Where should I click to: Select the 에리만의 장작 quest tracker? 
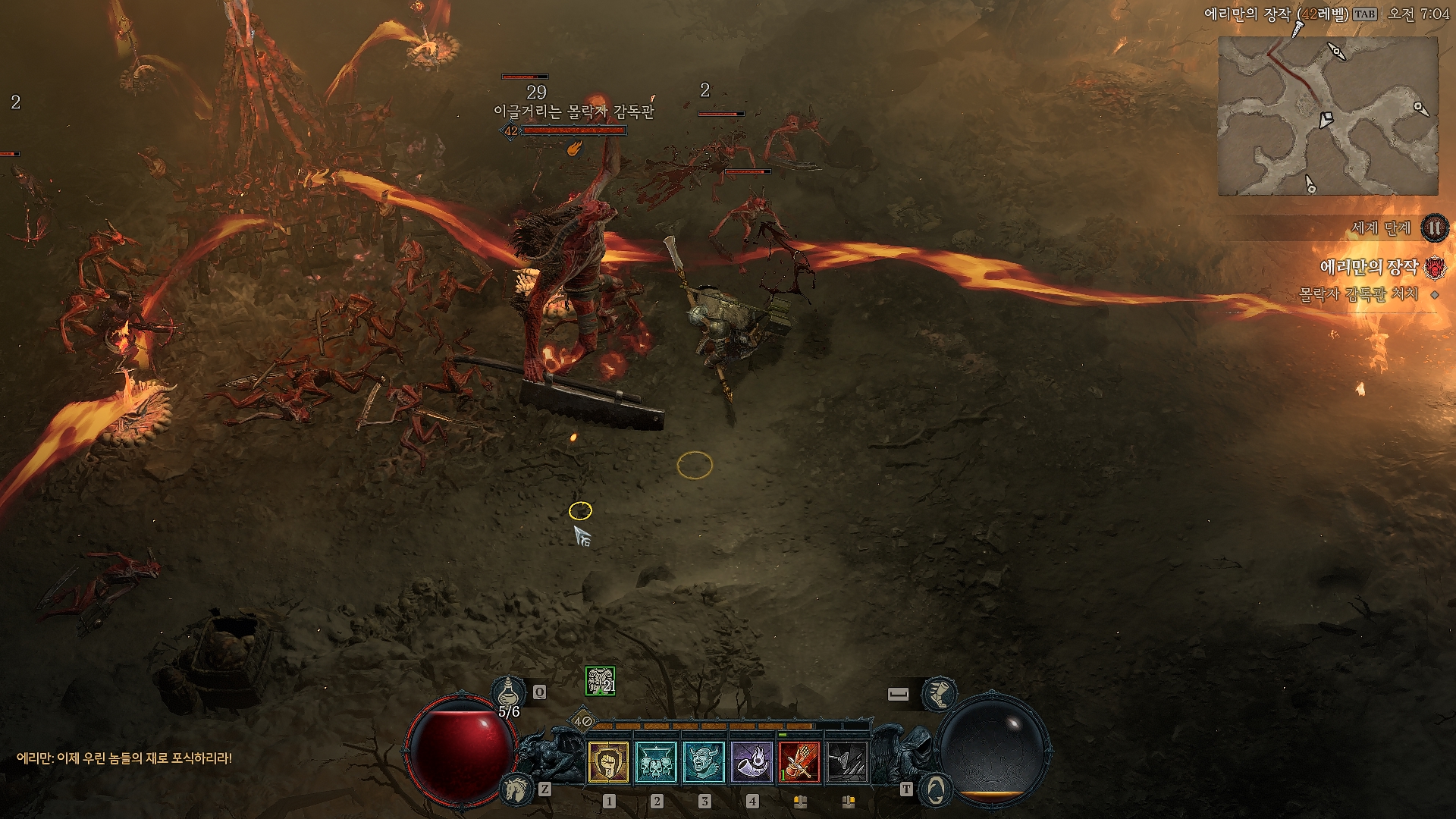(1369, 267)
